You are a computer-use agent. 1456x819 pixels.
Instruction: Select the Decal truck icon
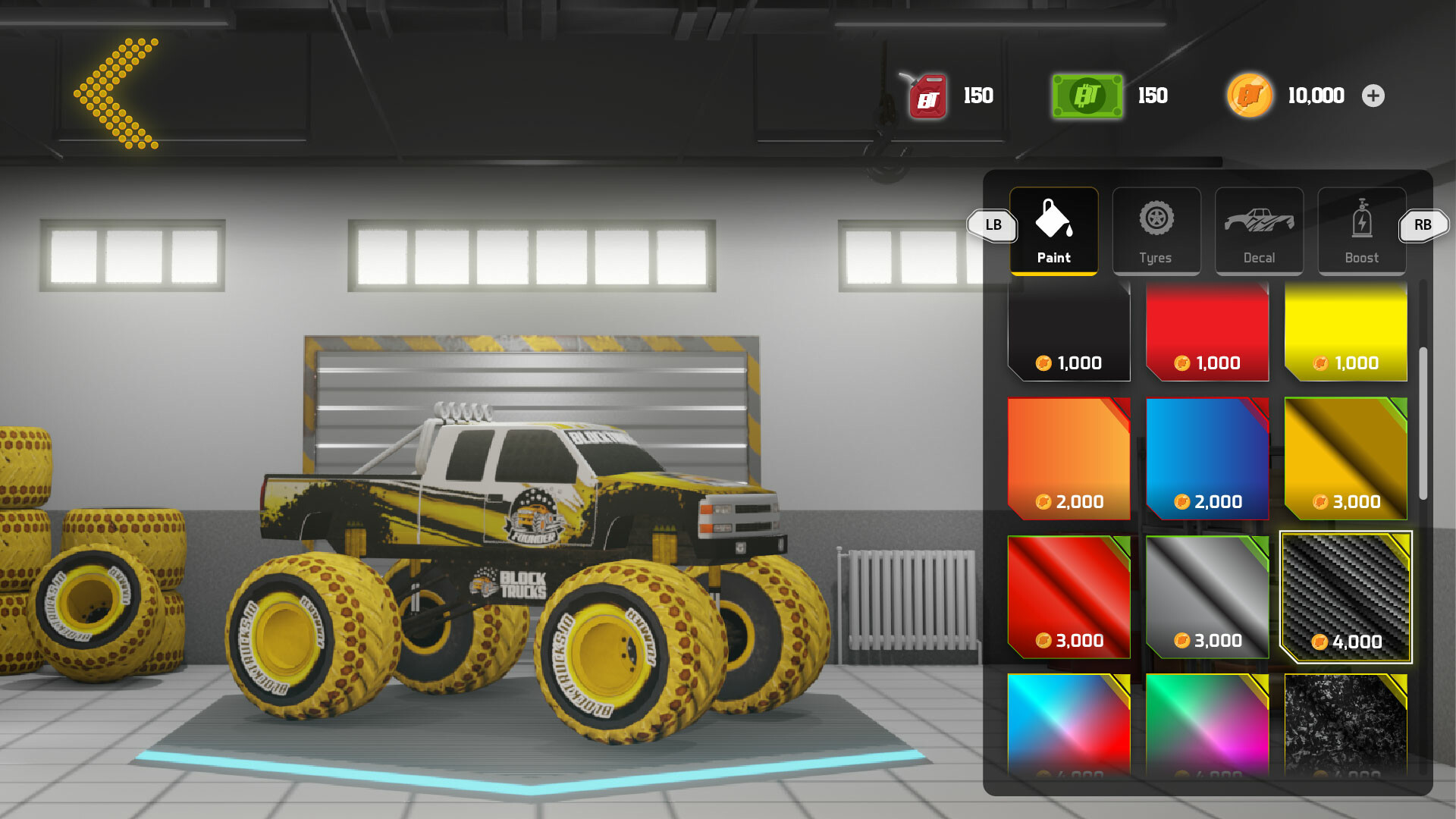point(1259,224)
